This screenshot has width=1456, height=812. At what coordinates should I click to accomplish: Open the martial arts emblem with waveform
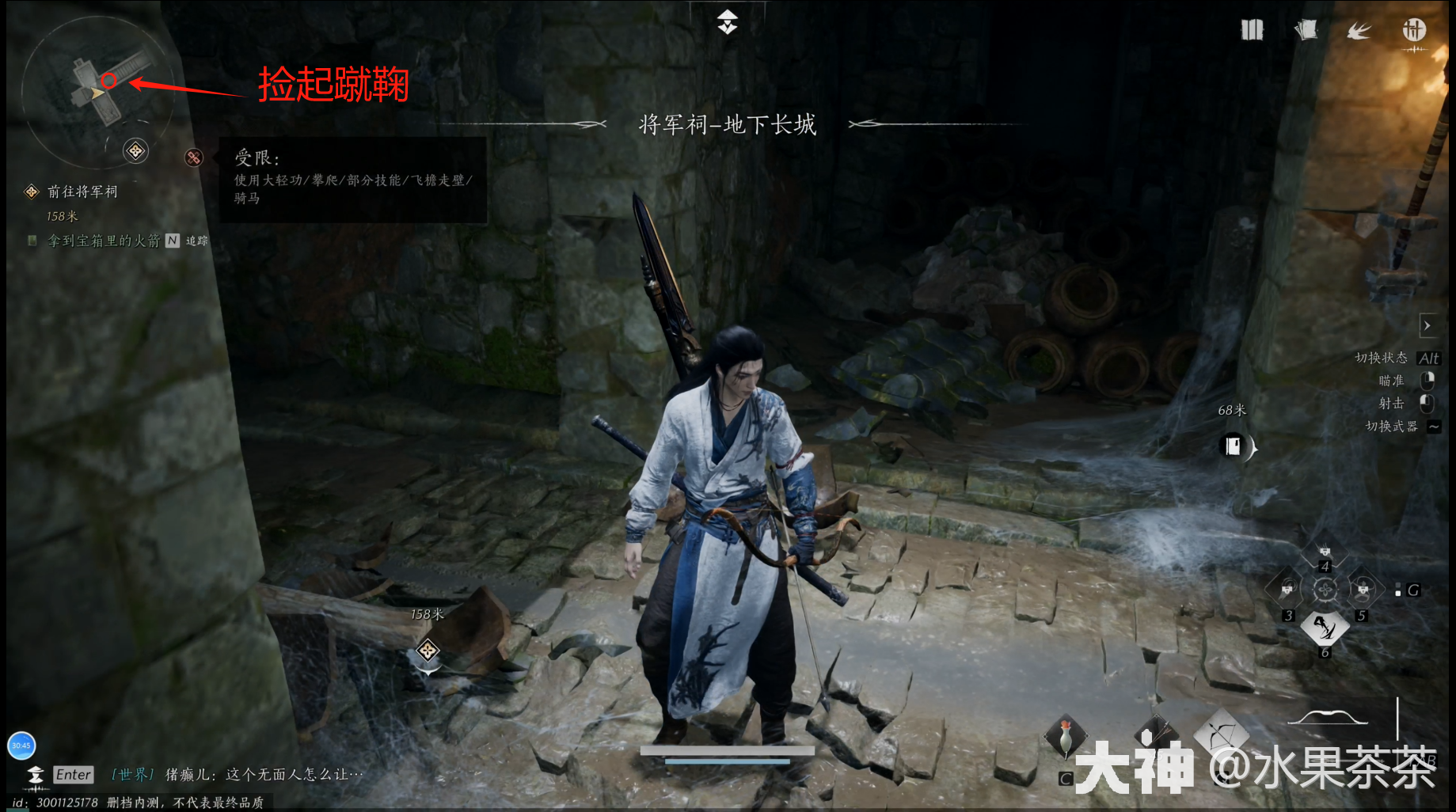(1414, 32)
